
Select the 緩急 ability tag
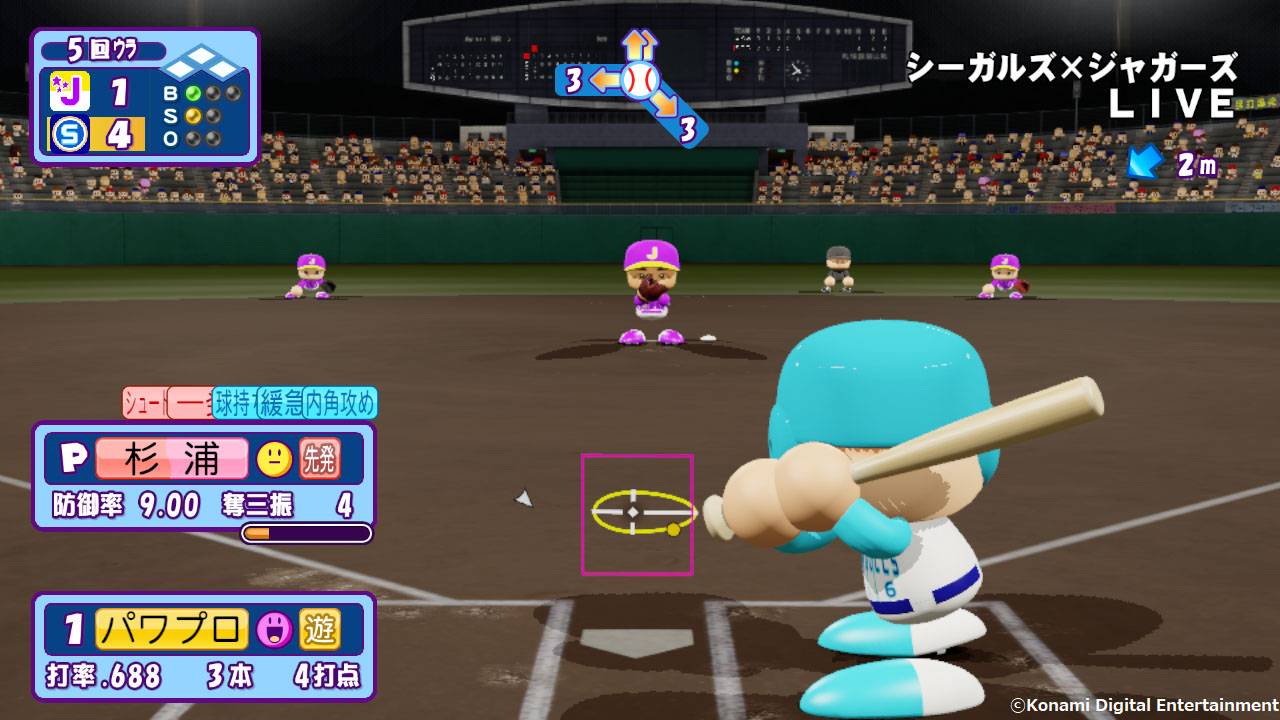tap(281, 403)
